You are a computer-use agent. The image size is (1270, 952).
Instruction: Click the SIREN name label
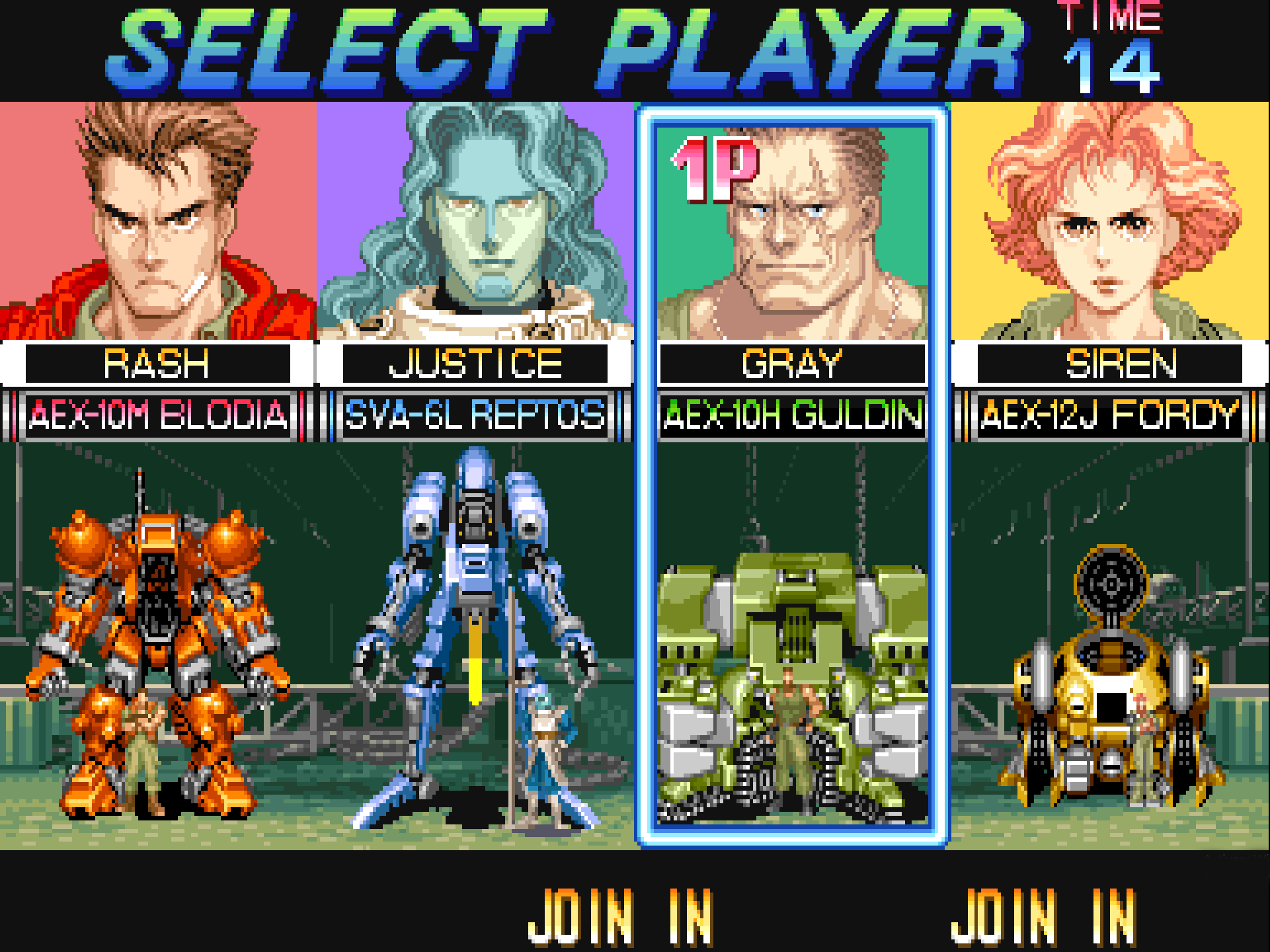tap(1111, 364)
